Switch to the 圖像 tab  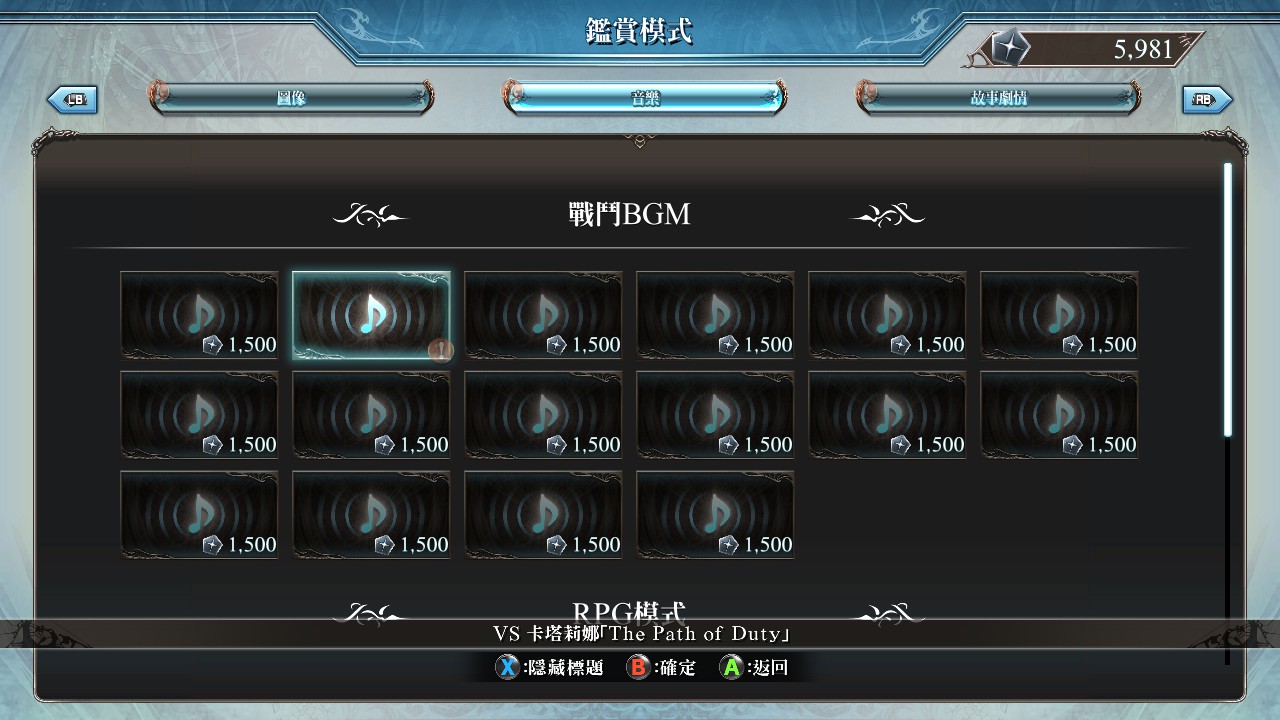[291, 98]
